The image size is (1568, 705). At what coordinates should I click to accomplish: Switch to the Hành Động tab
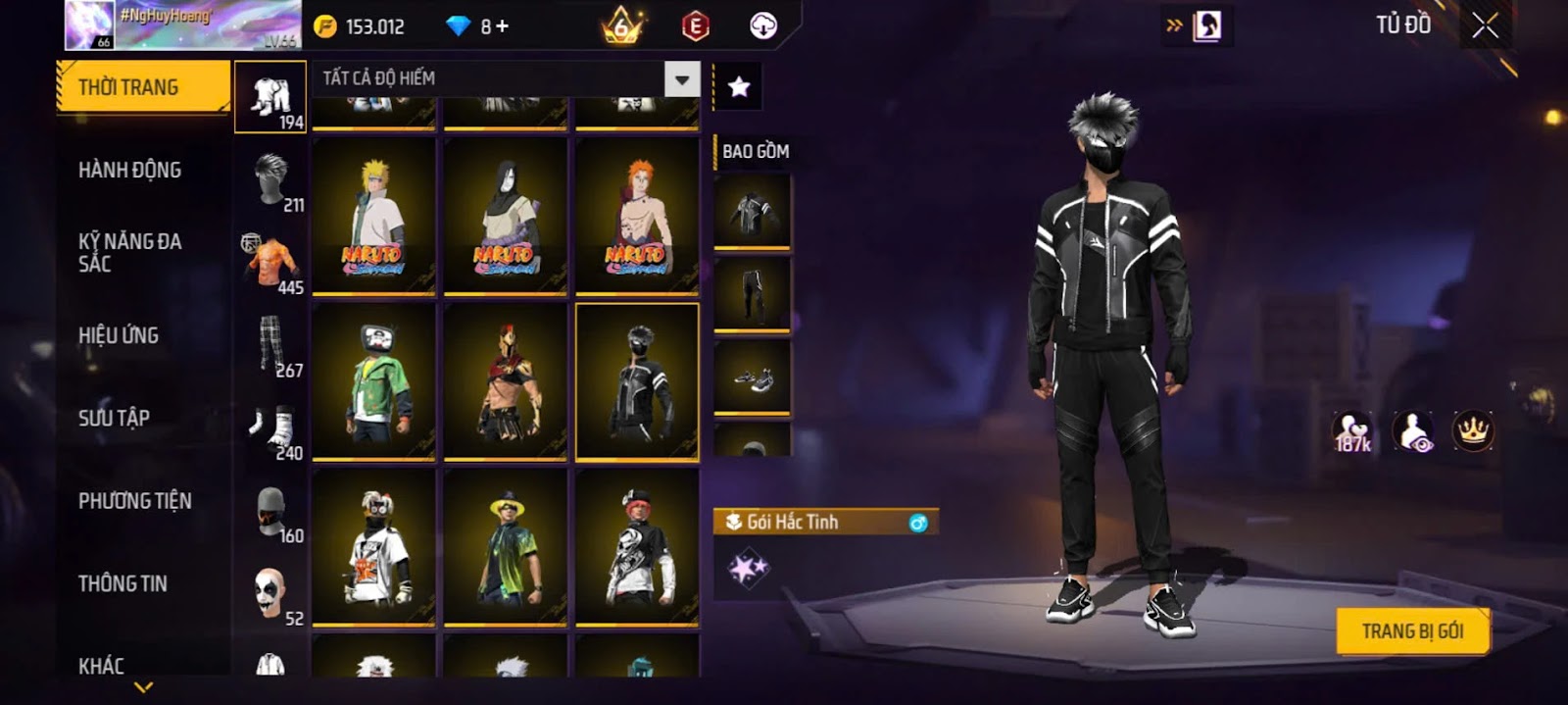pos(129,170)
